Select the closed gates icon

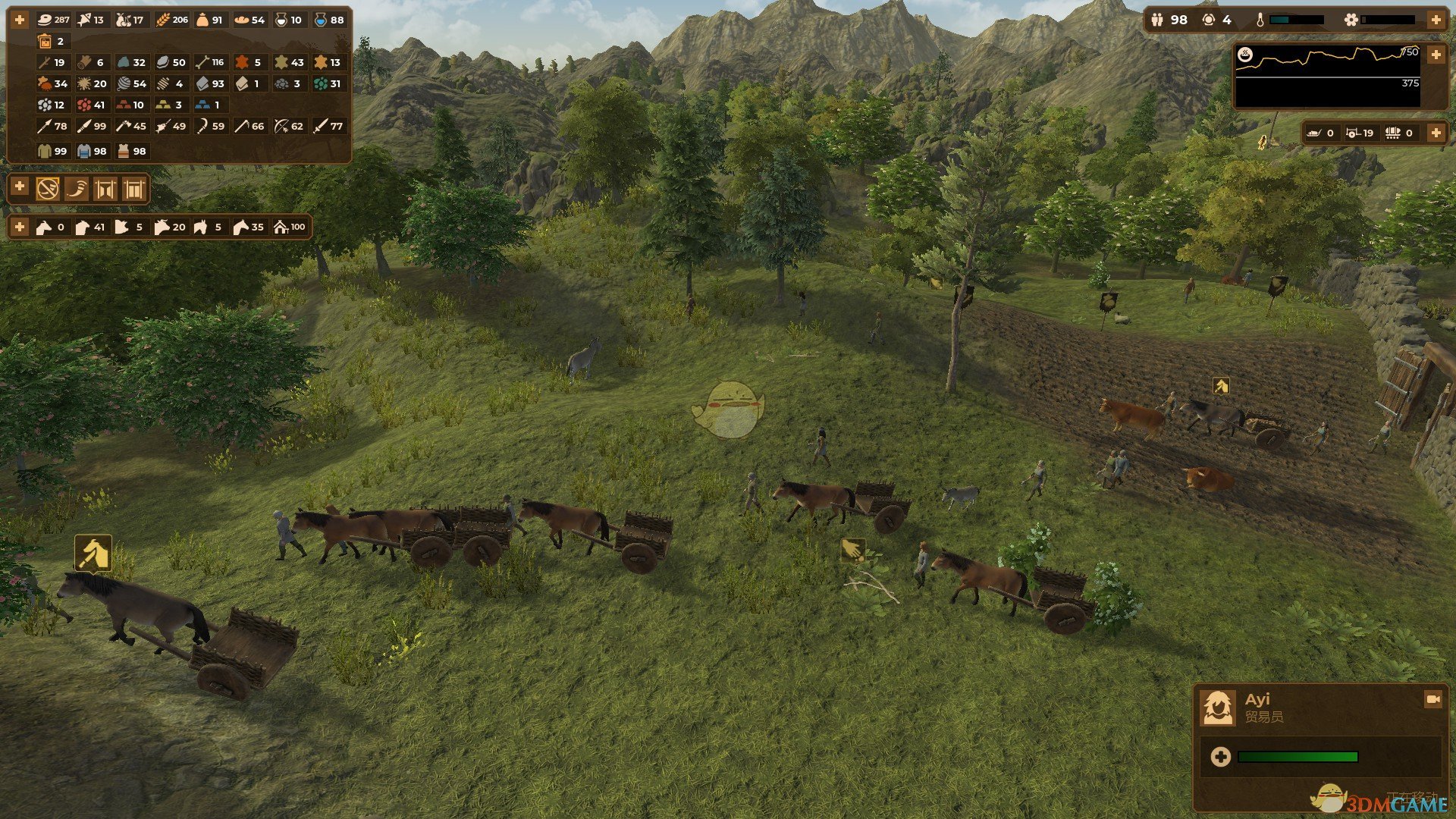pyautogui.click(x=133, y=189)
